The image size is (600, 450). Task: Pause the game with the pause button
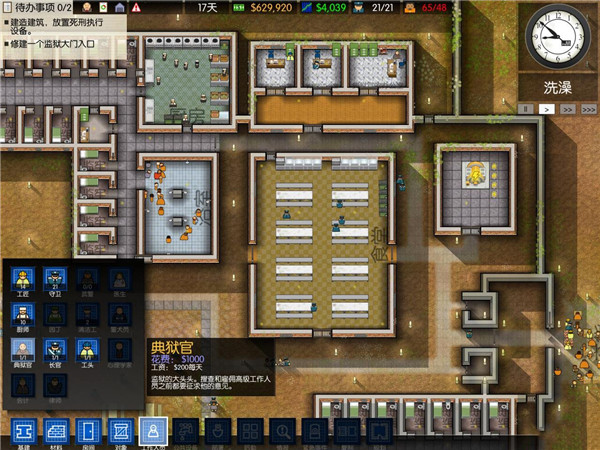click(526, 106)
